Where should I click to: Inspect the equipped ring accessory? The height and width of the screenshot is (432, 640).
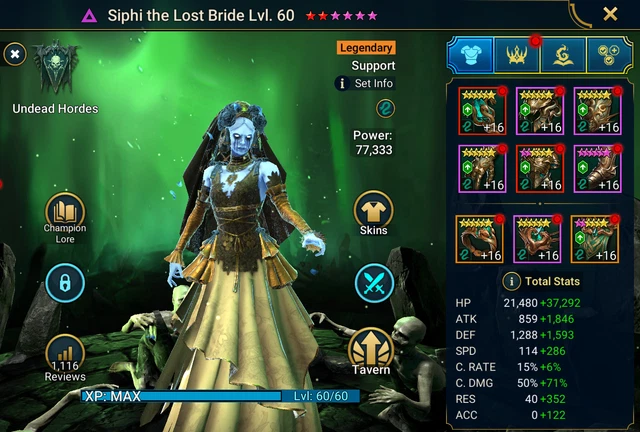point(480,240)
